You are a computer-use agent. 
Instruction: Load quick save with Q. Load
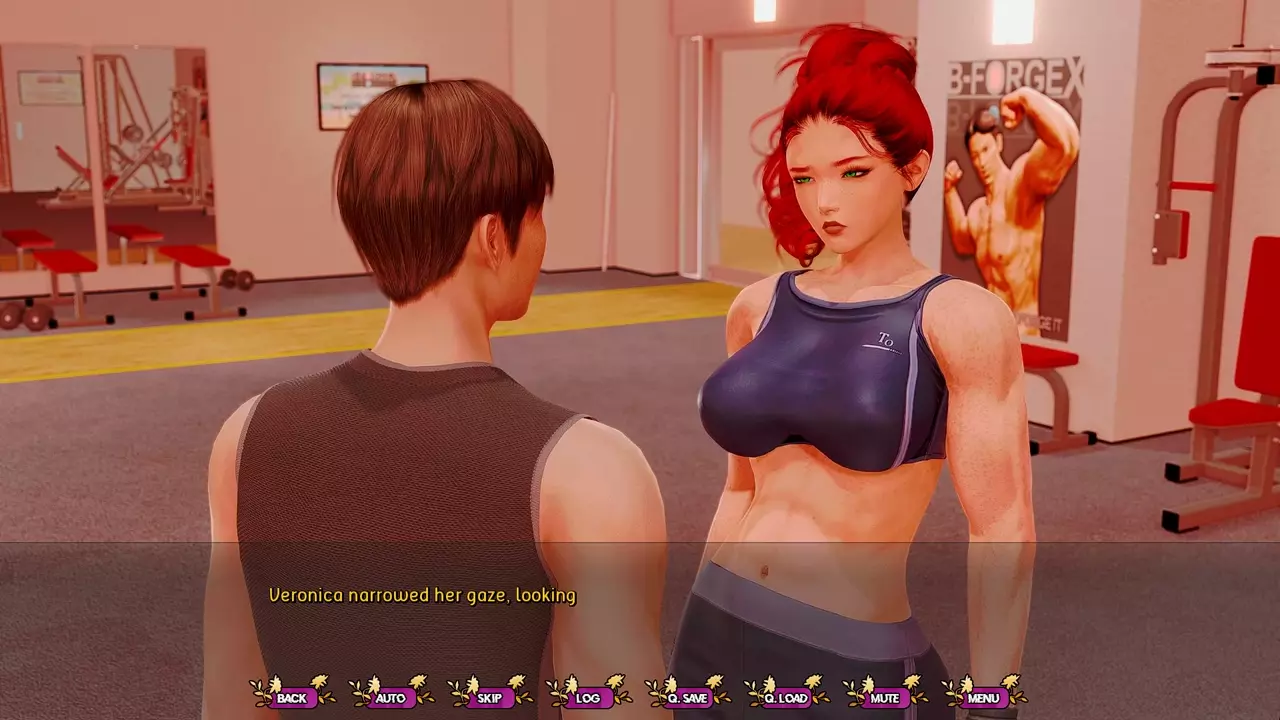tap(786, 698)
